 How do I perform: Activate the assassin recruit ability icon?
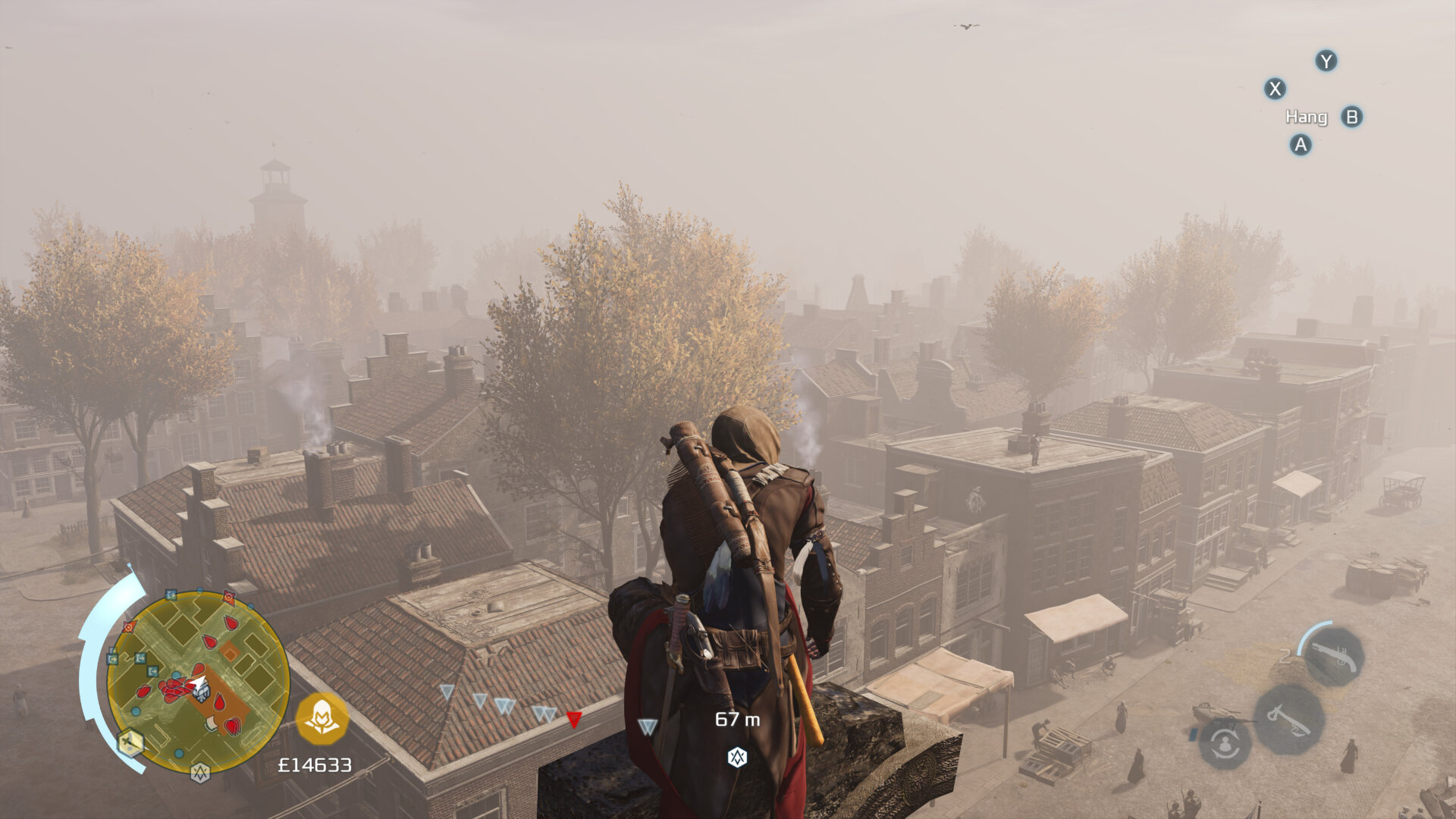click(1225, 744)
